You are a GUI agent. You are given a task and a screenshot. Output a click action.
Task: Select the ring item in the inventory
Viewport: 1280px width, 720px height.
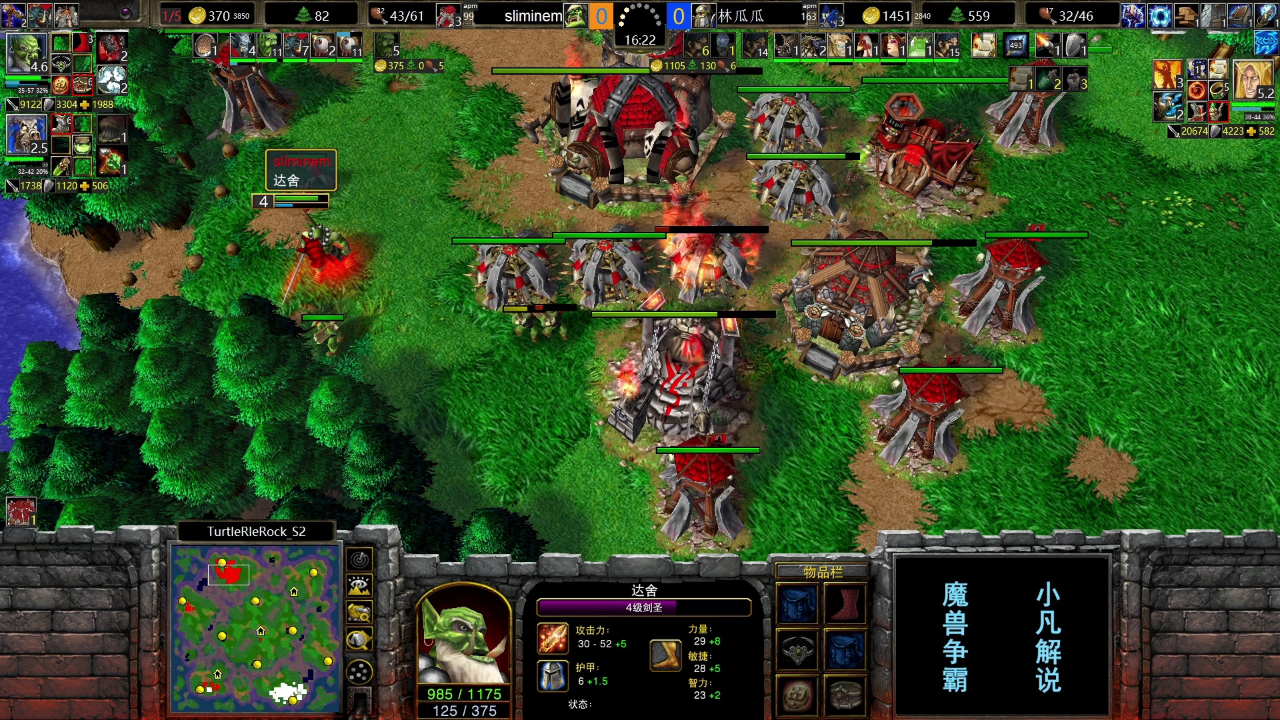[x=845, y=695]
